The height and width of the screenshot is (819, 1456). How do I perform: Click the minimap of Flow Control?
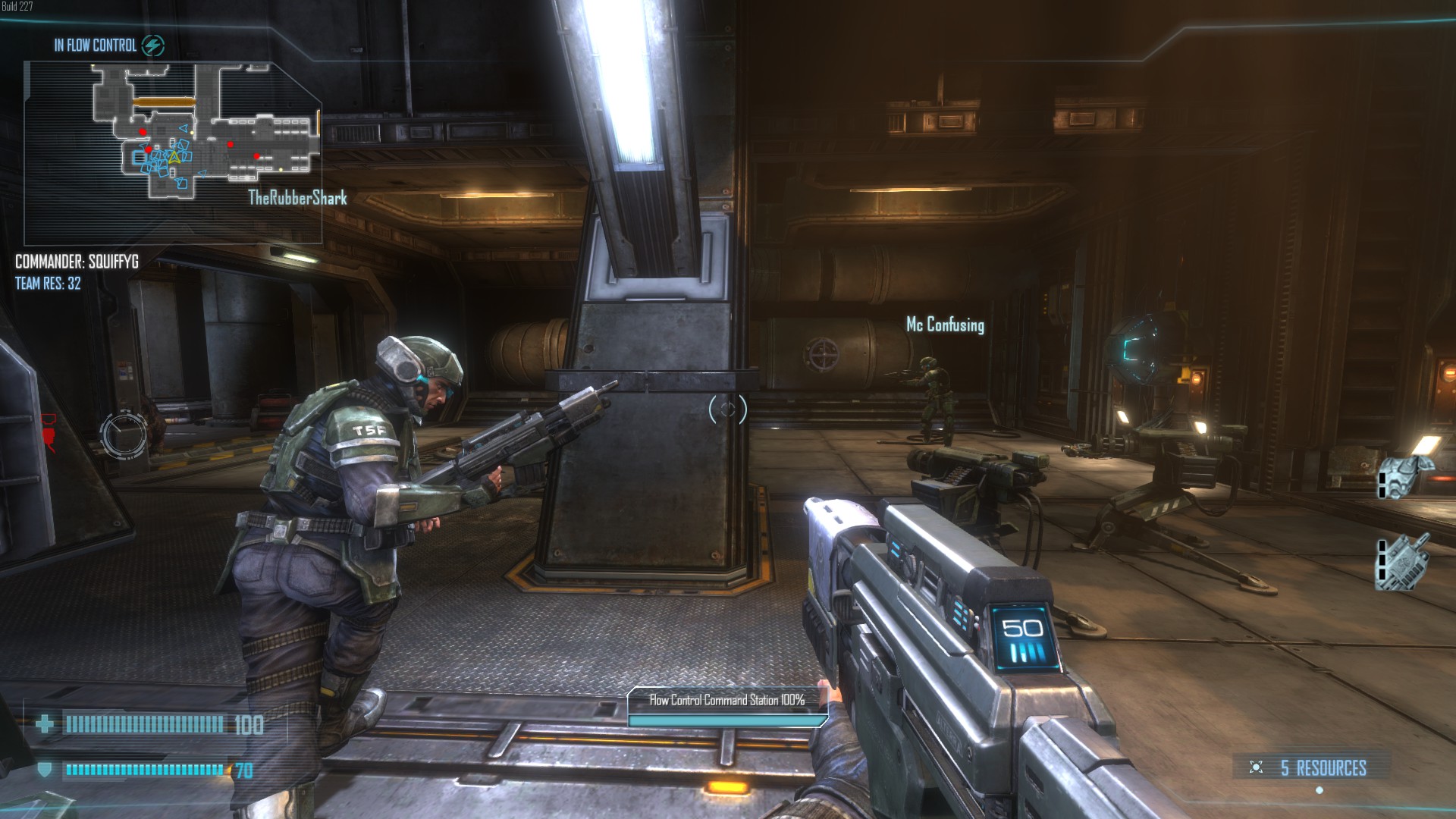(x=173, y=152)
